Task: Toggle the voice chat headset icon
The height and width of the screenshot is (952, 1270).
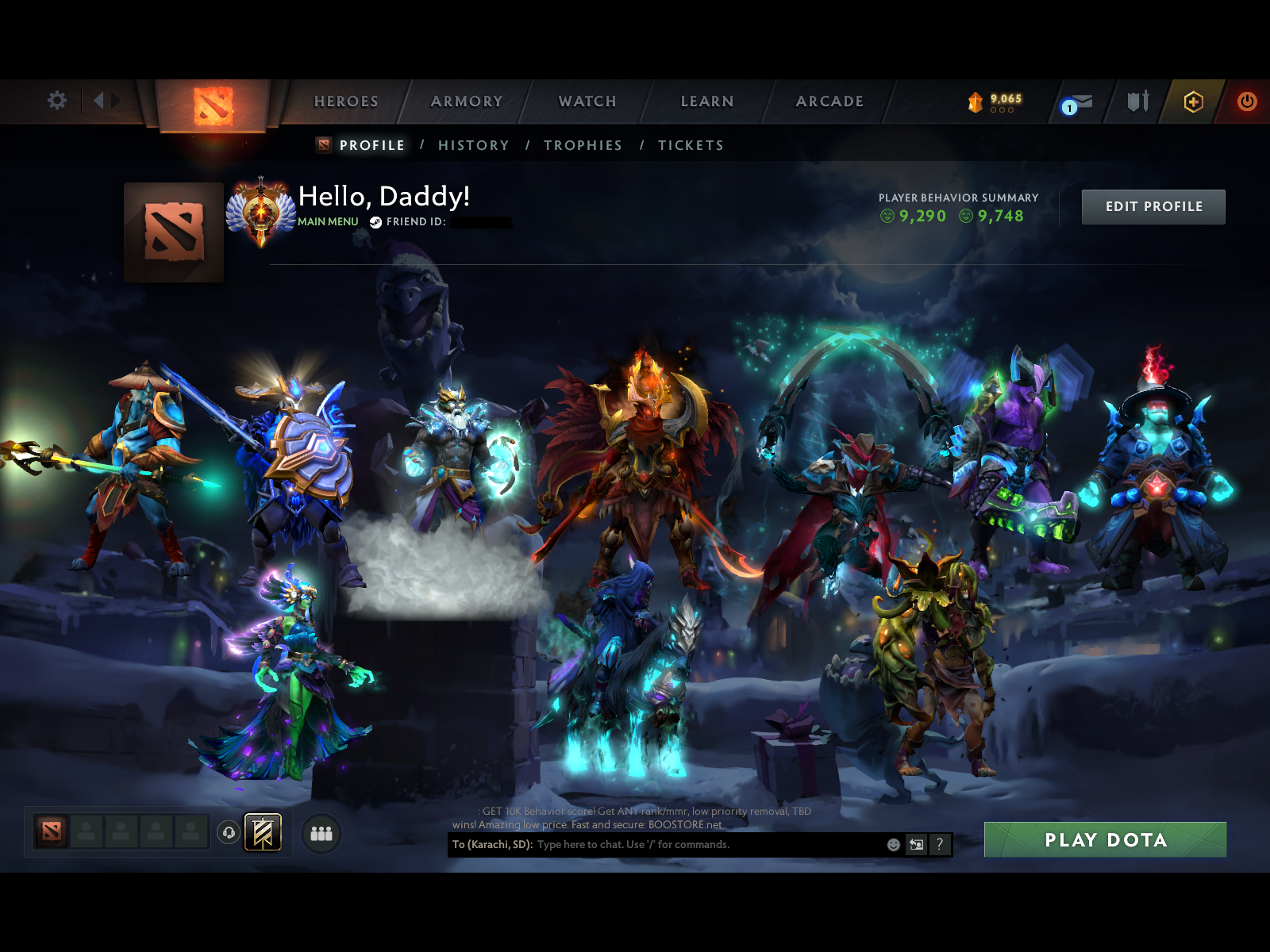Action: [x=227, y=833]
